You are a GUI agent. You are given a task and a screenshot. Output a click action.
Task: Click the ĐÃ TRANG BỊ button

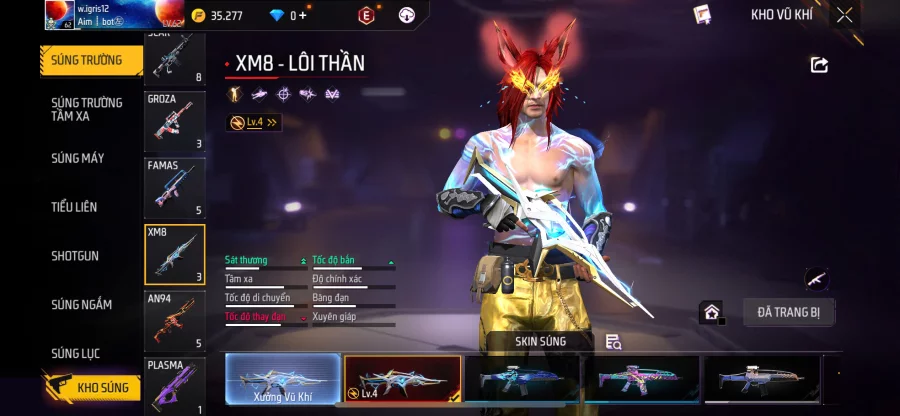[788, 312]
